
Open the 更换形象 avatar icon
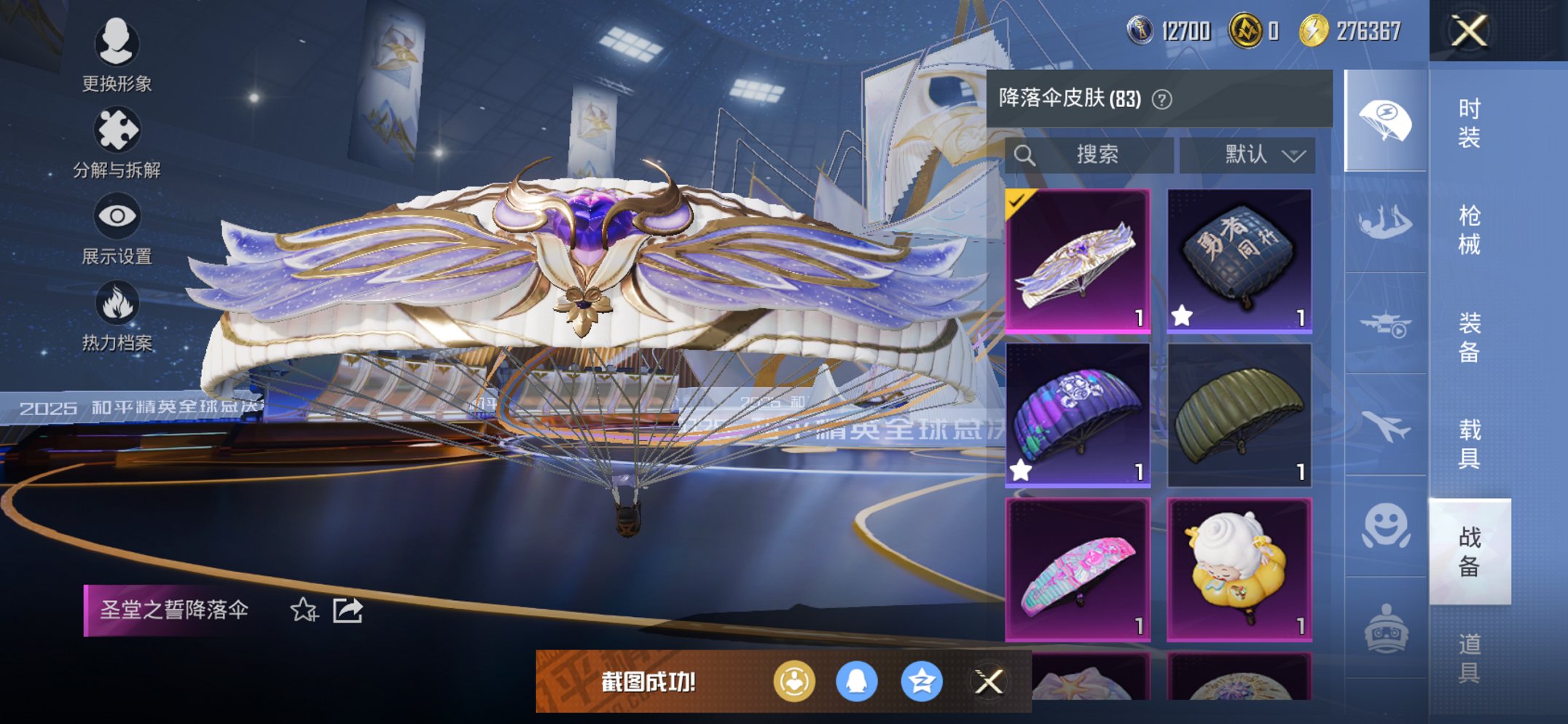117,44
